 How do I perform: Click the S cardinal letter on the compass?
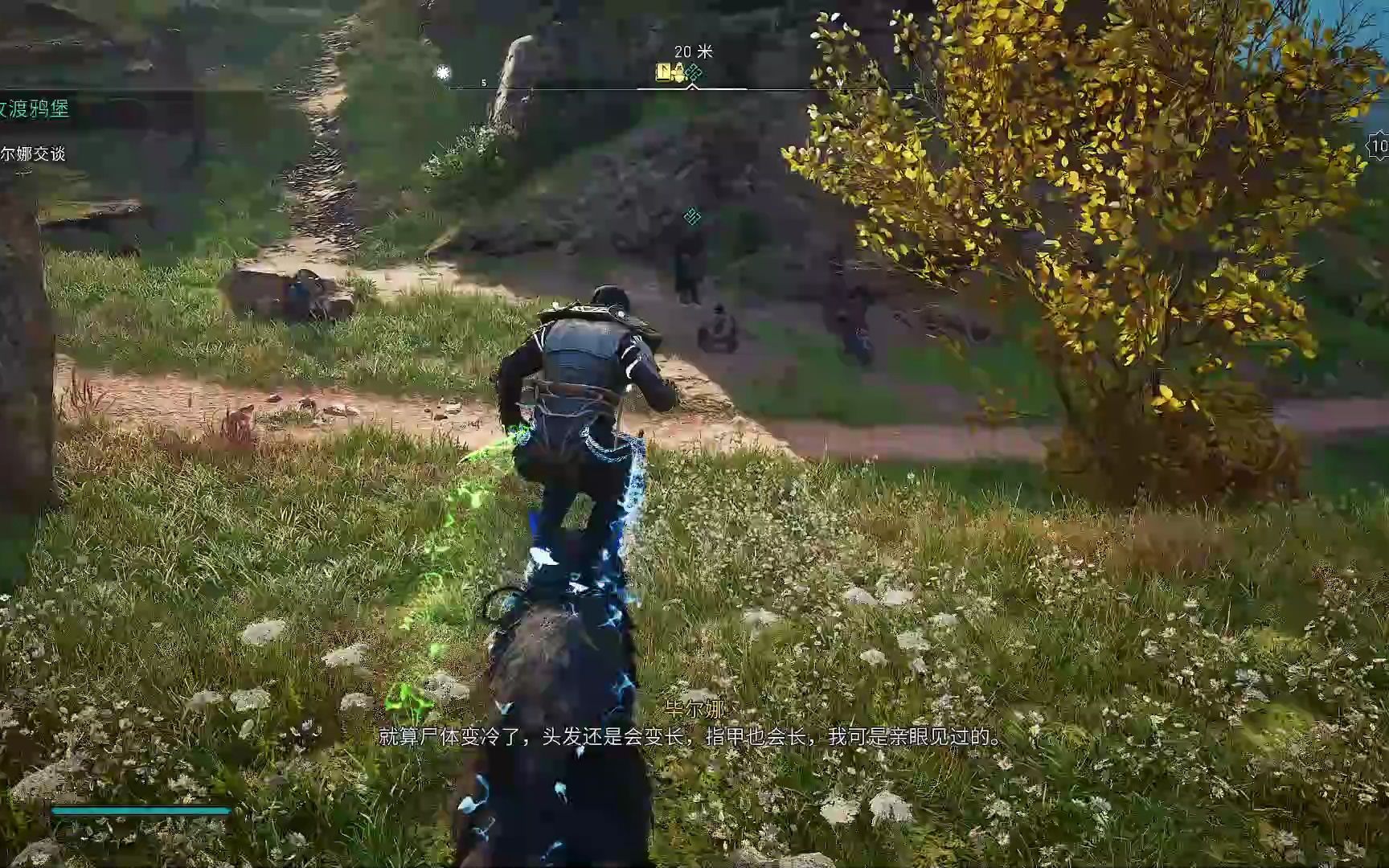point(483,81)
